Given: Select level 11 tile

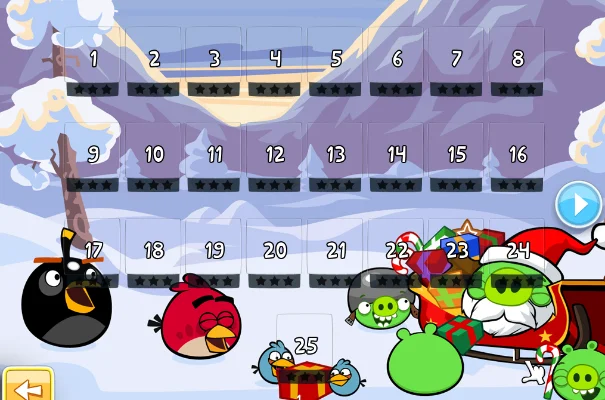Looking at the screenshot, I should [x=214, y=159].
